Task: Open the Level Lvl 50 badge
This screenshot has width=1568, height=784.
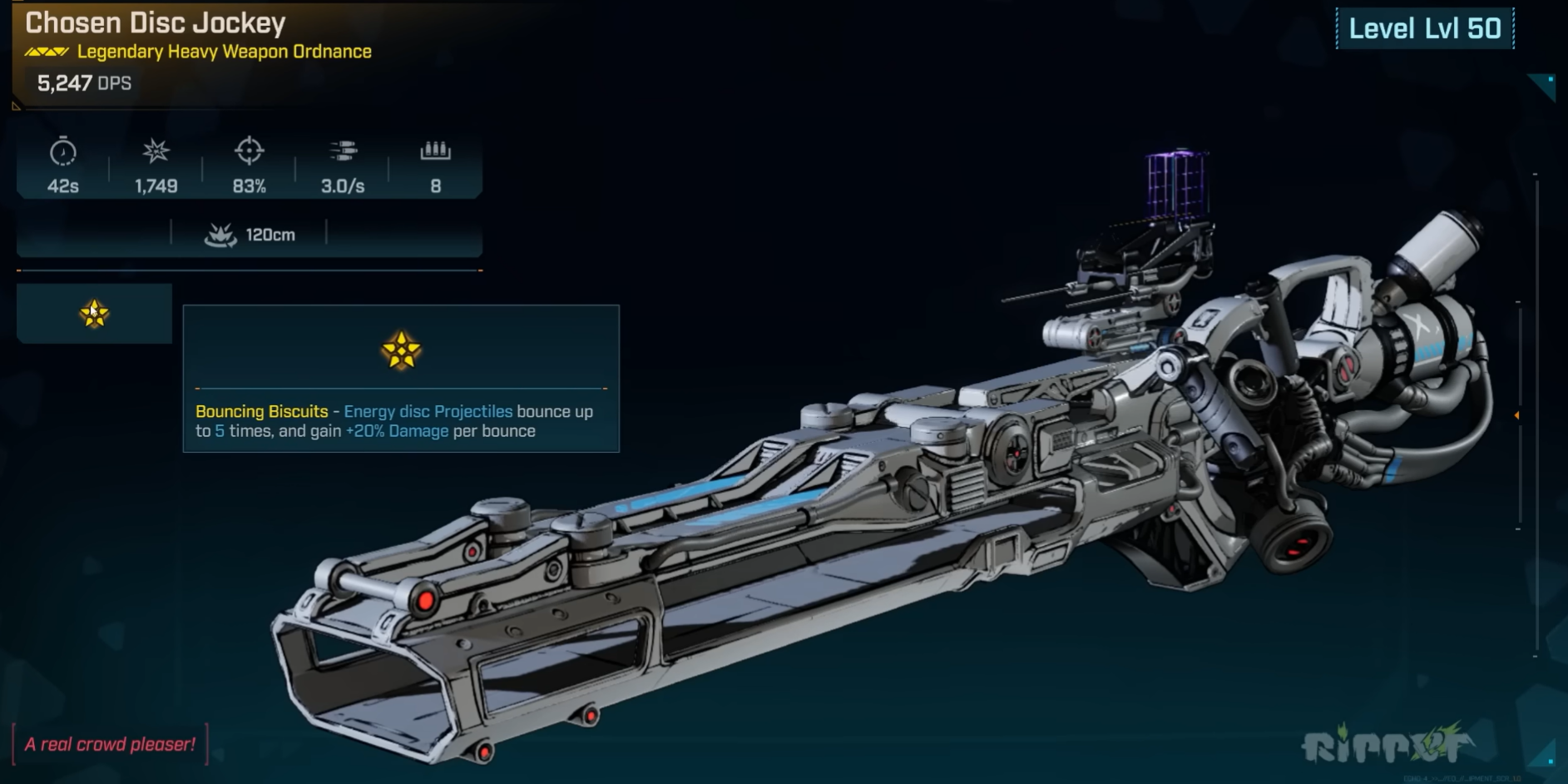Action: (1423, 26)
